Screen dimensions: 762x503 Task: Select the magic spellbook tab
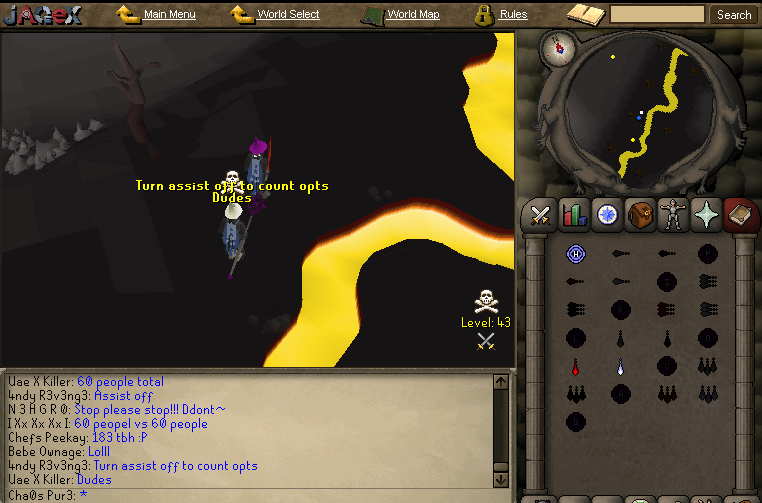pos(739,214)
